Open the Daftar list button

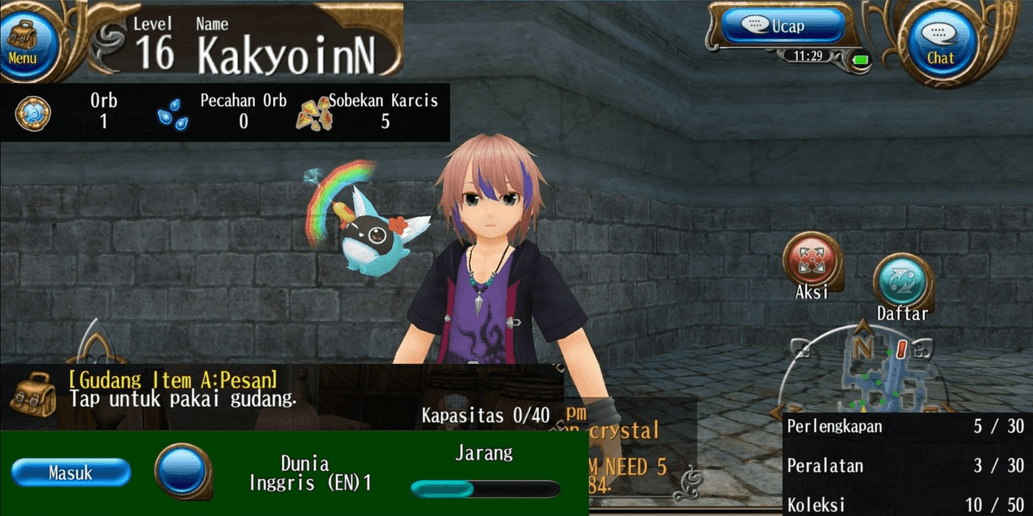pyautogui.click(x=902, y=282)
